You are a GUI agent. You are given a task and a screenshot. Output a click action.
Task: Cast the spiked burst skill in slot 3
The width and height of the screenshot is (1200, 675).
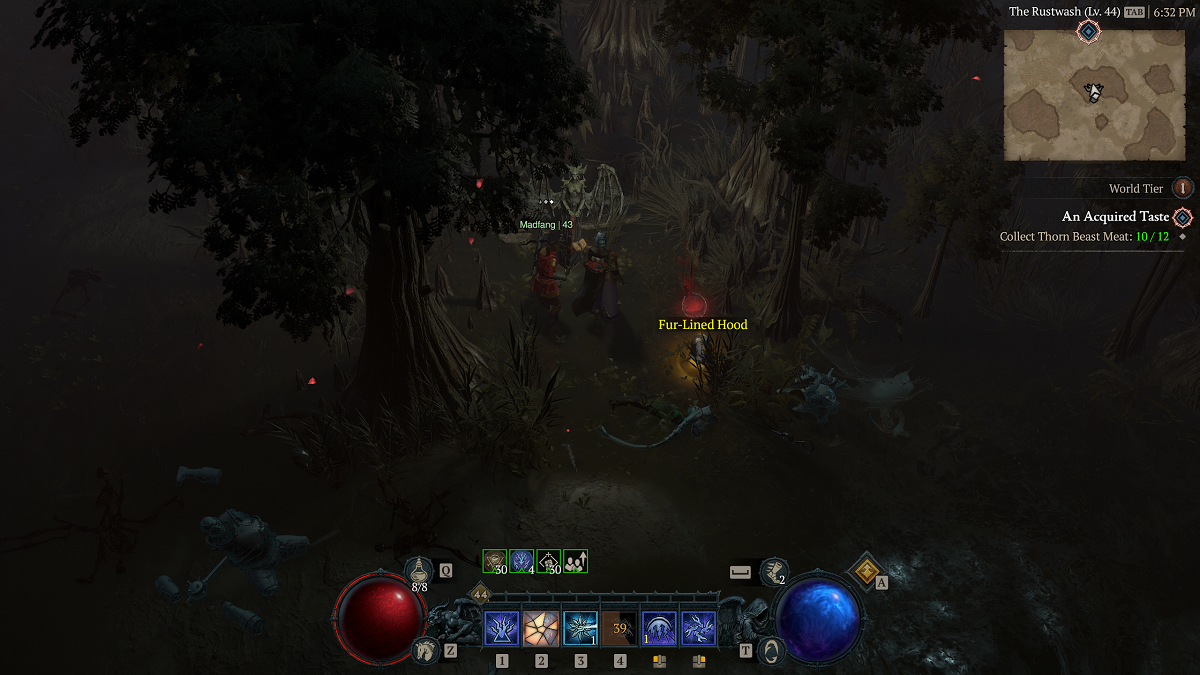coord(580,628)
